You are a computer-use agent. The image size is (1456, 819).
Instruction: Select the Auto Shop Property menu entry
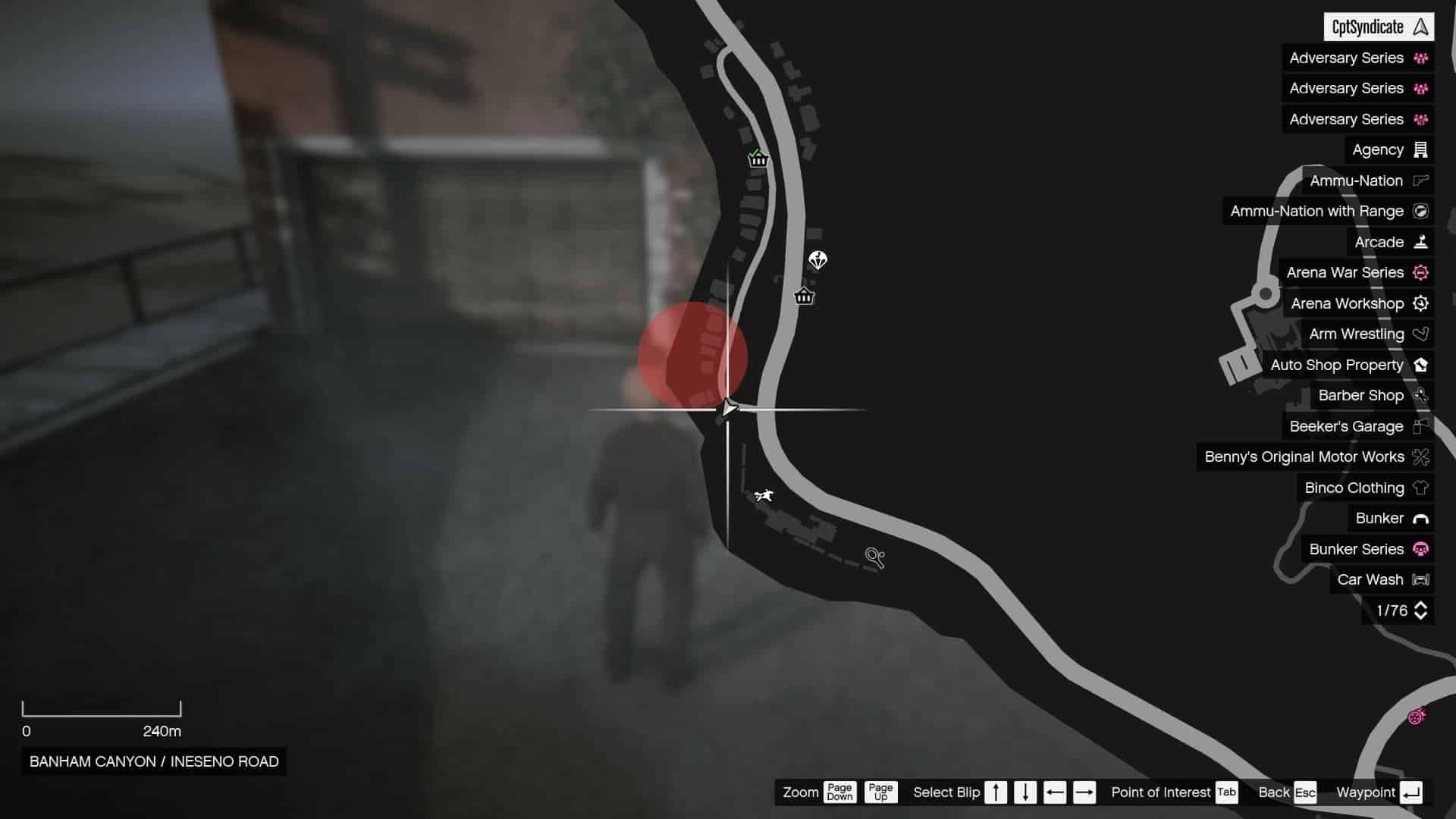pos(1338,365)
